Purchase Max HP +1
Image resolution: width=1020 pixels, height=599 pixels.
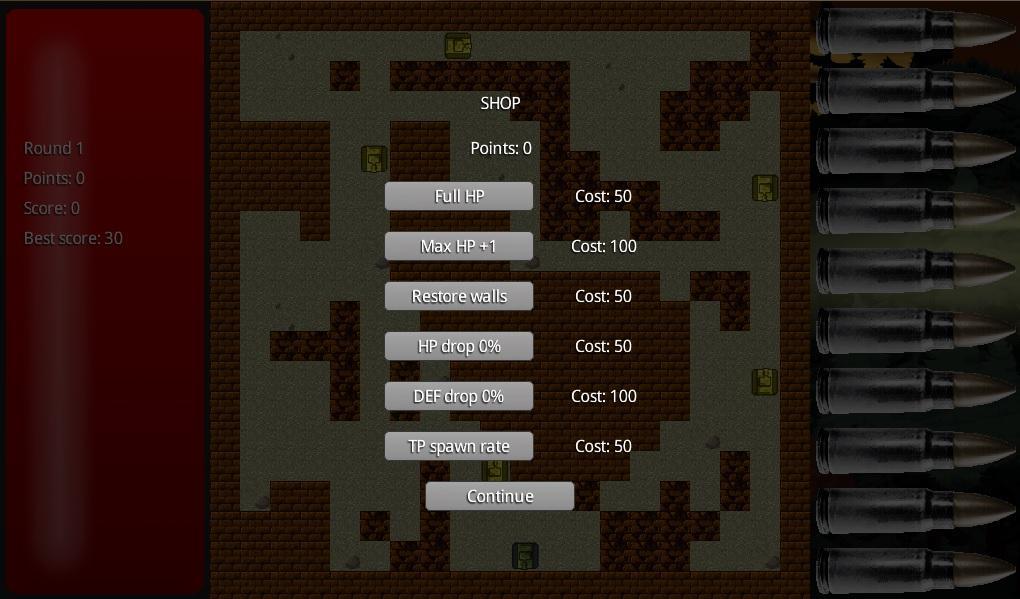point(459,246)
